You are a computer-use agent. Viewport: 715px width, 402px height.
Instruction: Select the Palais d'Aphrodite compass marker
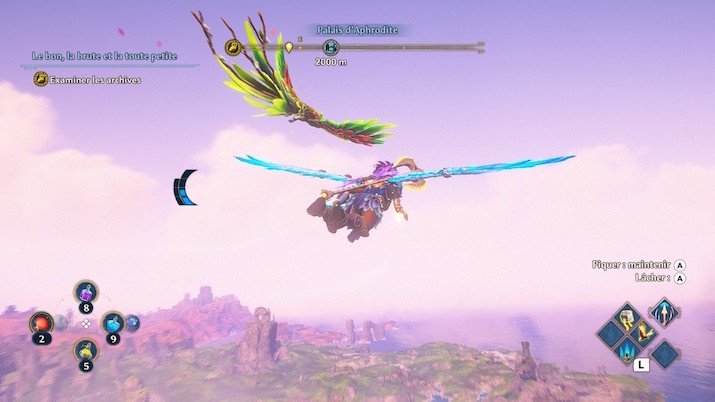332,46
